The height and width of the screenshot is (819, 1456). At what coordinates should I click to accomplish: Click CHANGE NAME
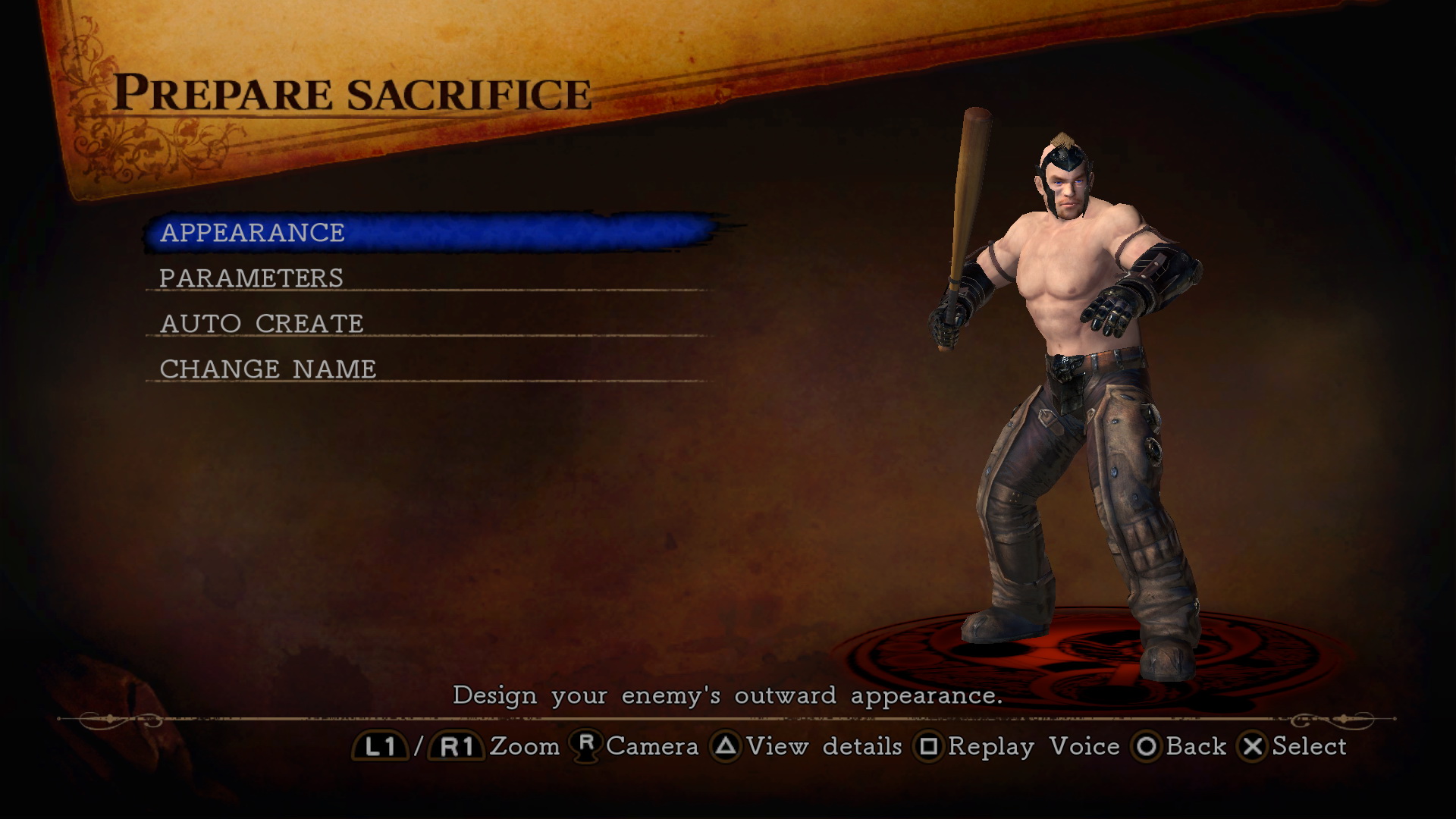pyautogui.click(x=266, y=369)
